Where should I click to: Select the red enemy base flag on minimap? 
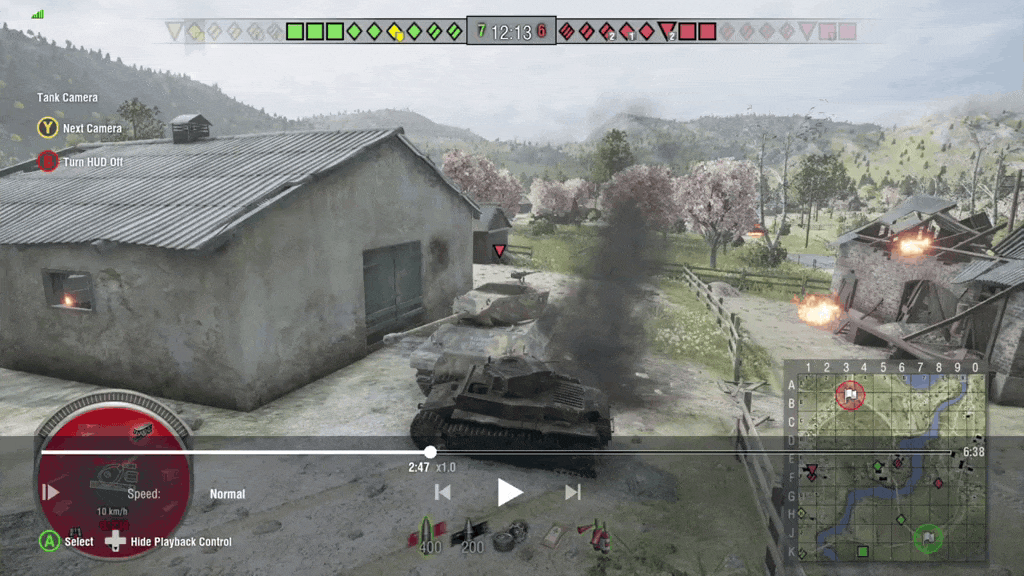coord(850,394)
